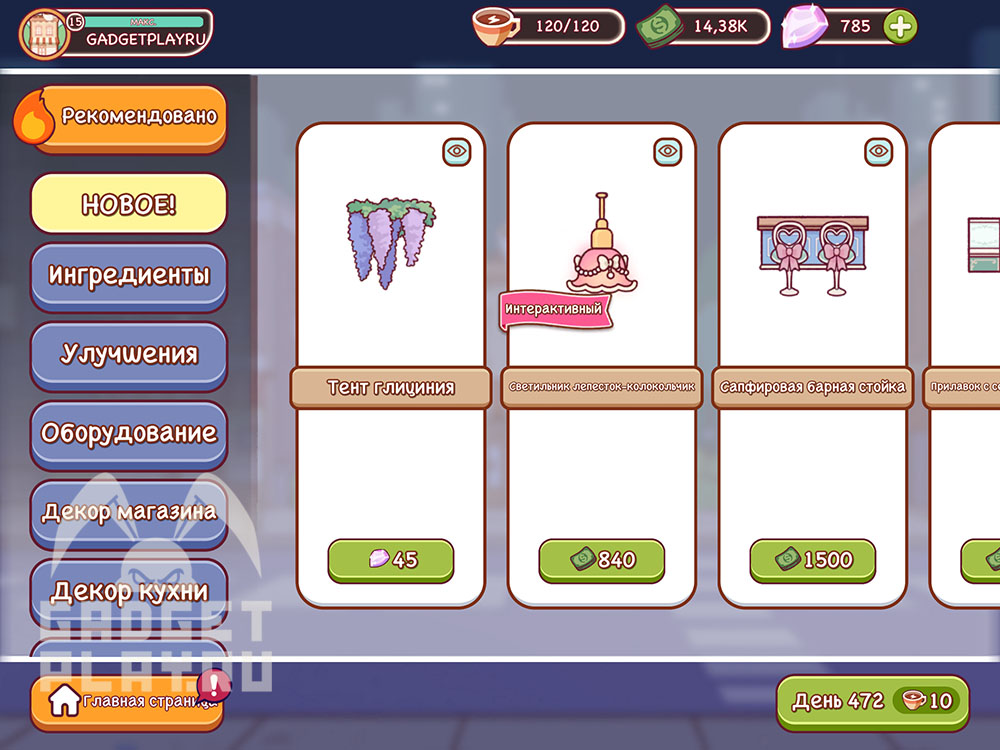Add more gems with plus button
This screenshot has width=1000, height=750.
(900, 27)
